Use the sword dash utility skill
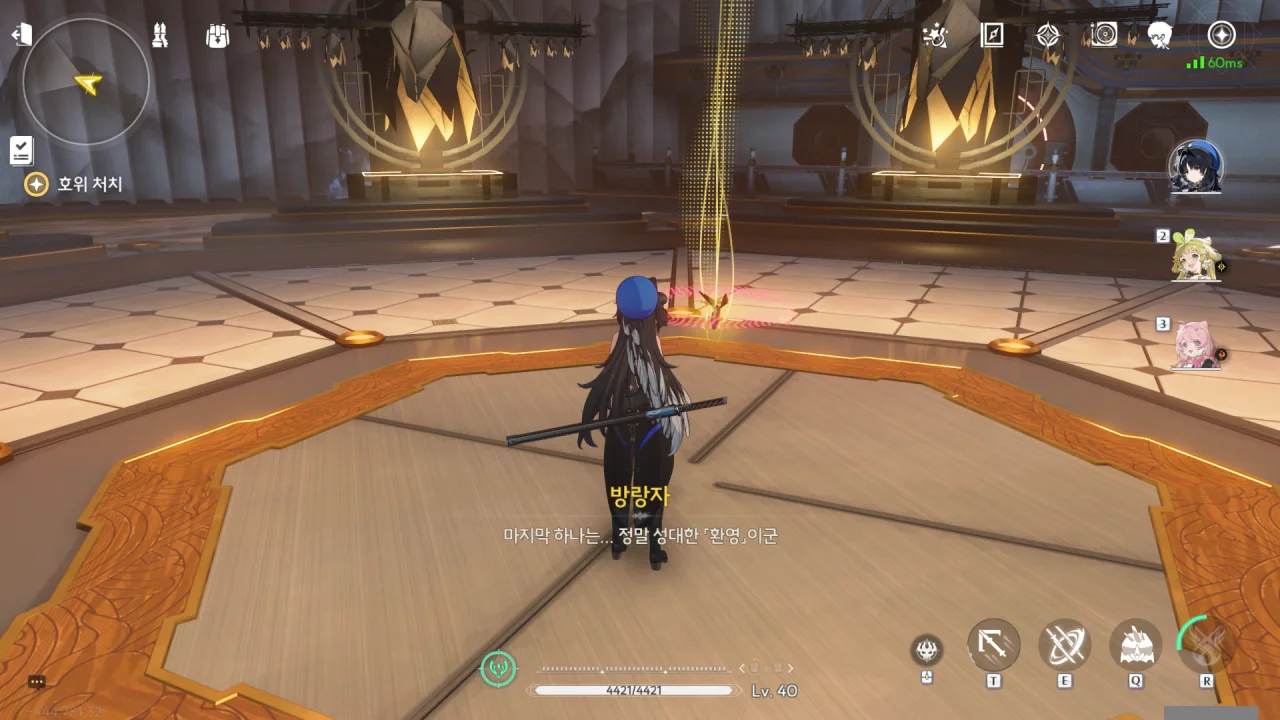The width and height of the screenshot is (1280, 720). tap(994, 646)
